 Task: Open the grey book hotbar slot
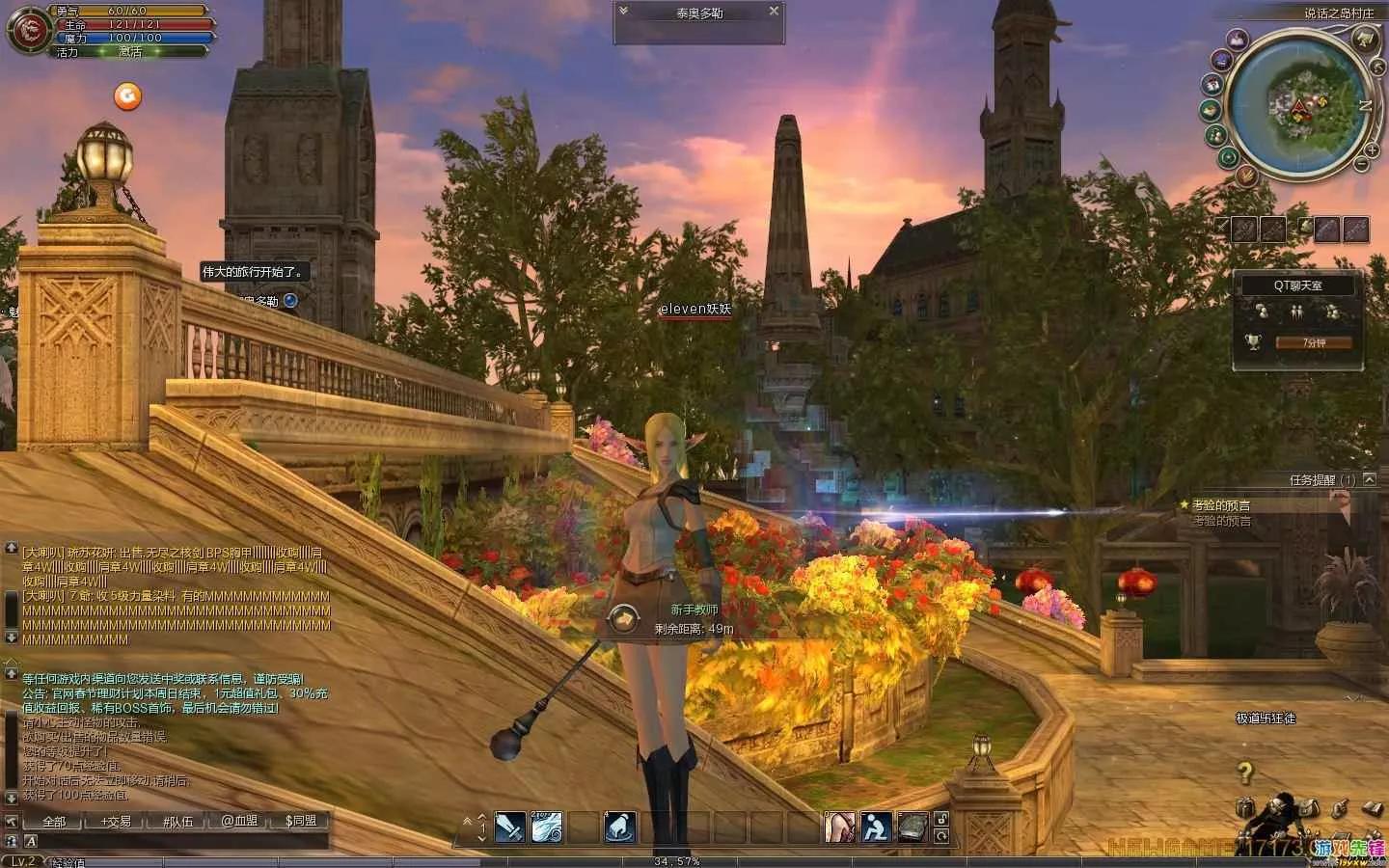(912, 827)
